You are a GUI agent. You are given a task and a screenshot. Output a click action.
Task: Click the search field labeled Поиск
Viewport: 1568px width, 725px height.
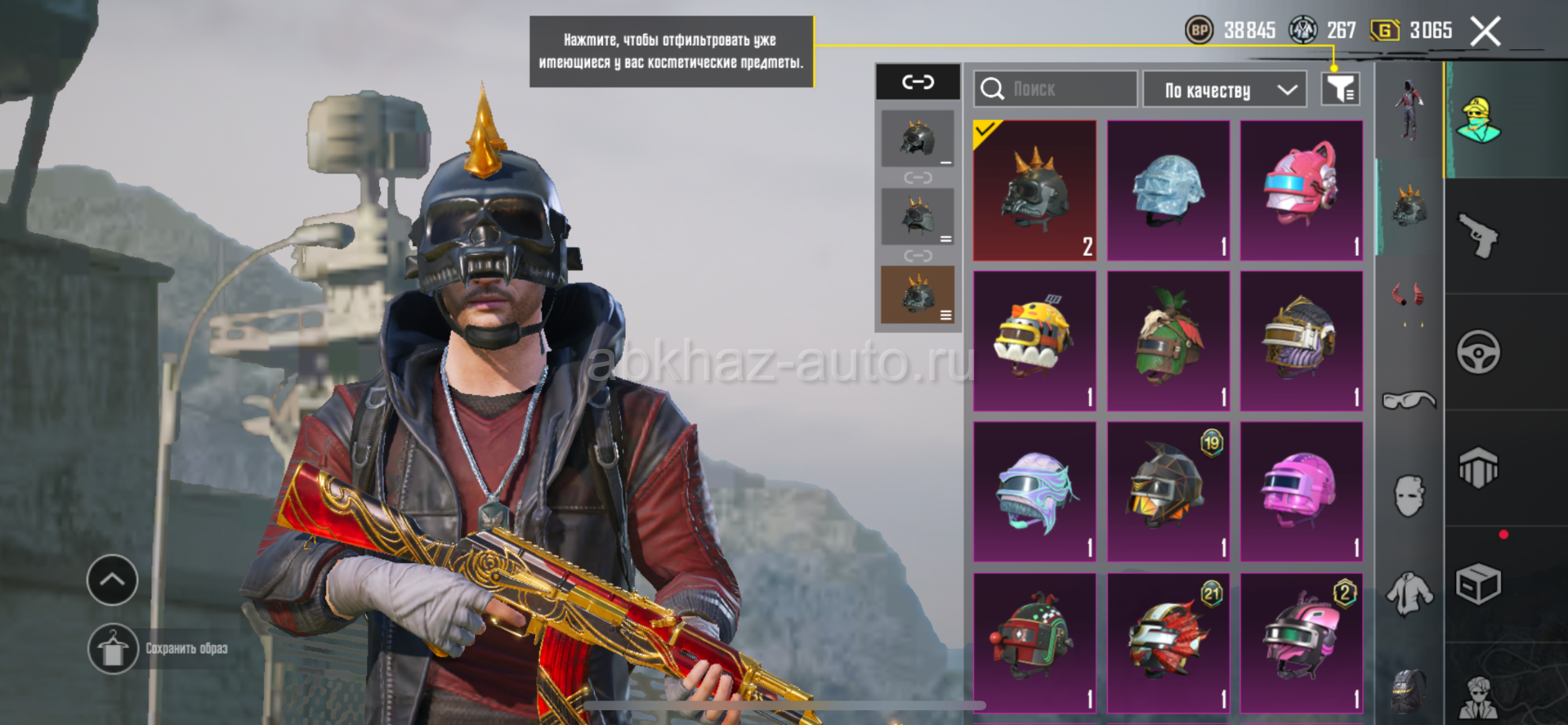1055,89
